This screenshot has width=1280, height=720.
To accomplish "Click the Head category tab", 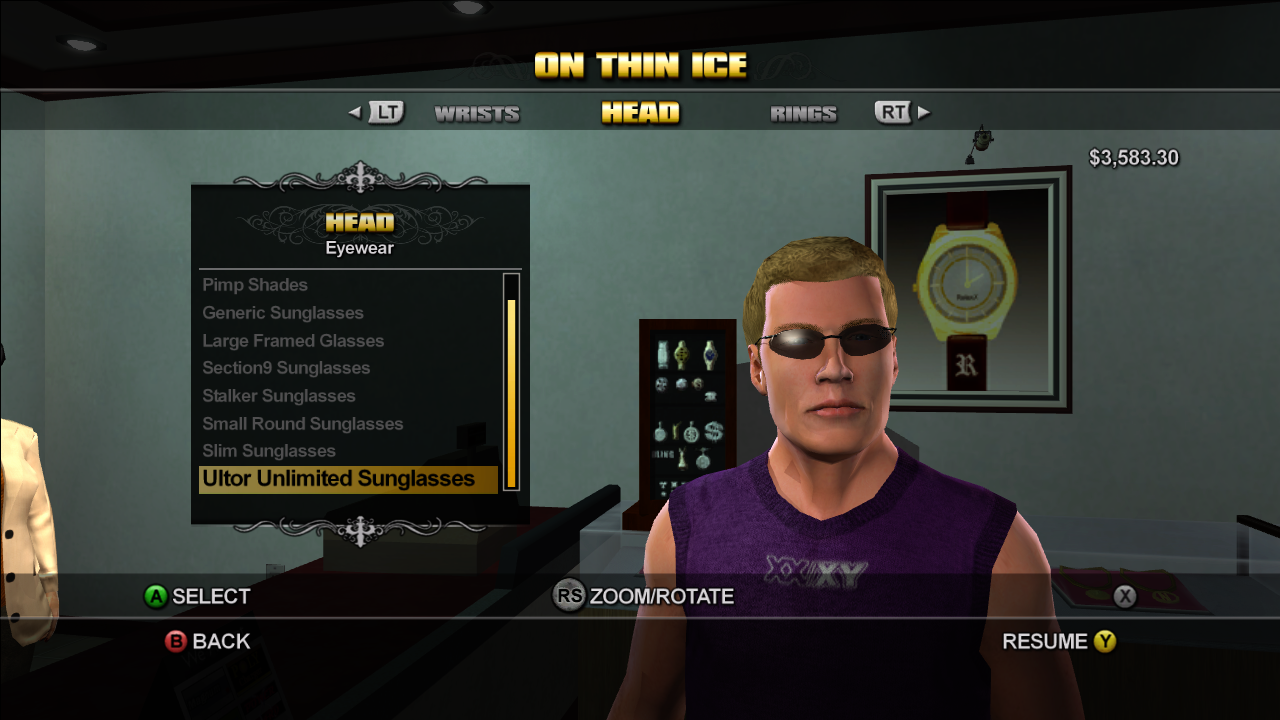I will [x=640, y=113].
